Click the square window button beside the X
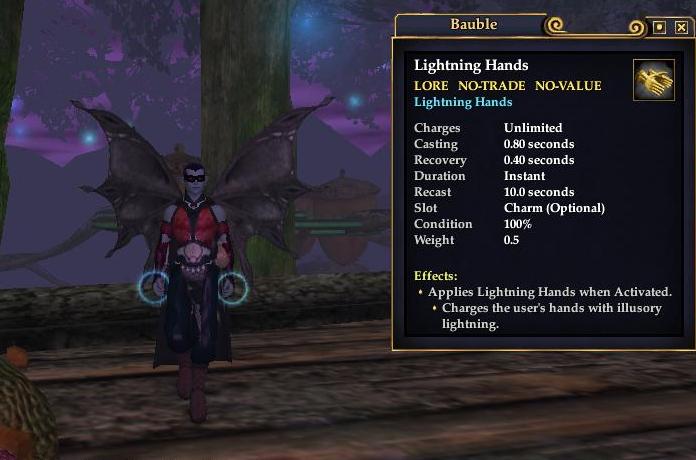 [x=660, y=28]
